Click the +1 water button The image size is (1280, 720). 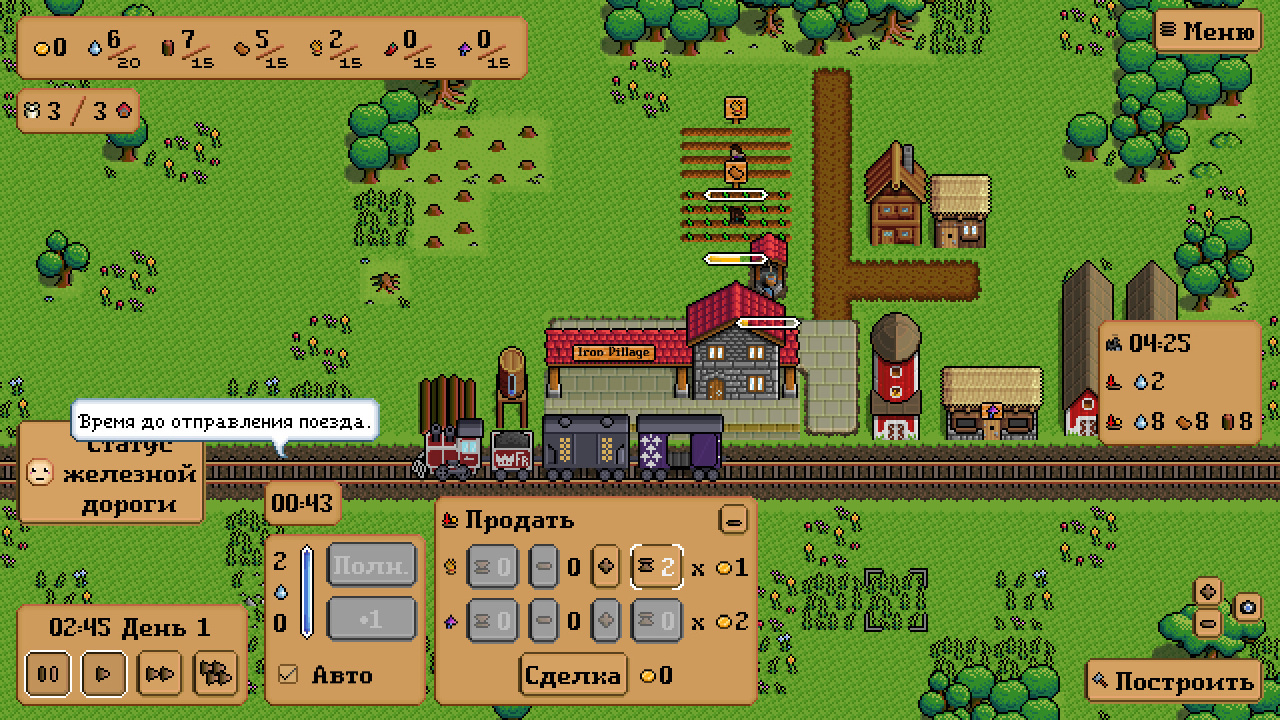371,620
